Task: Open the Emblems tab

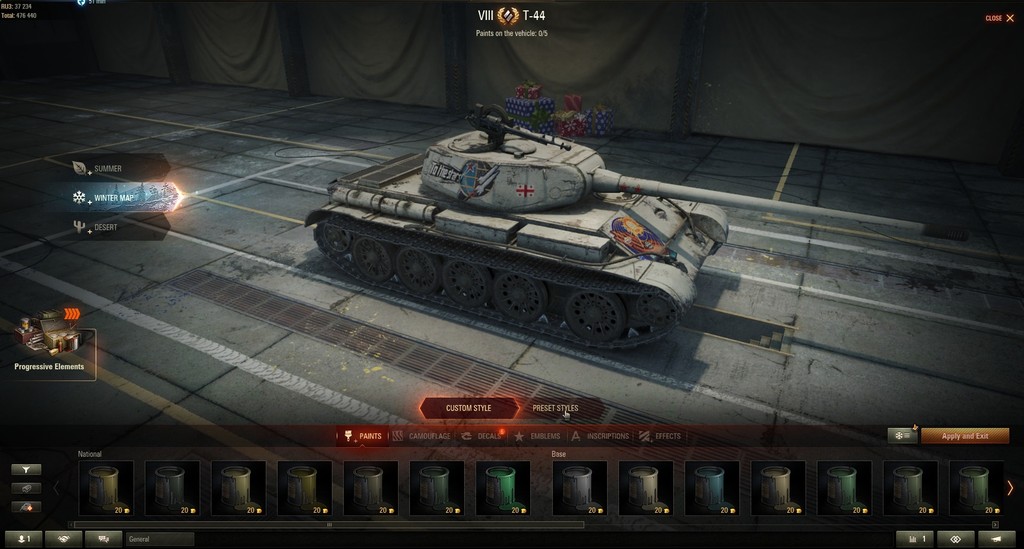Action: (538, 436)
